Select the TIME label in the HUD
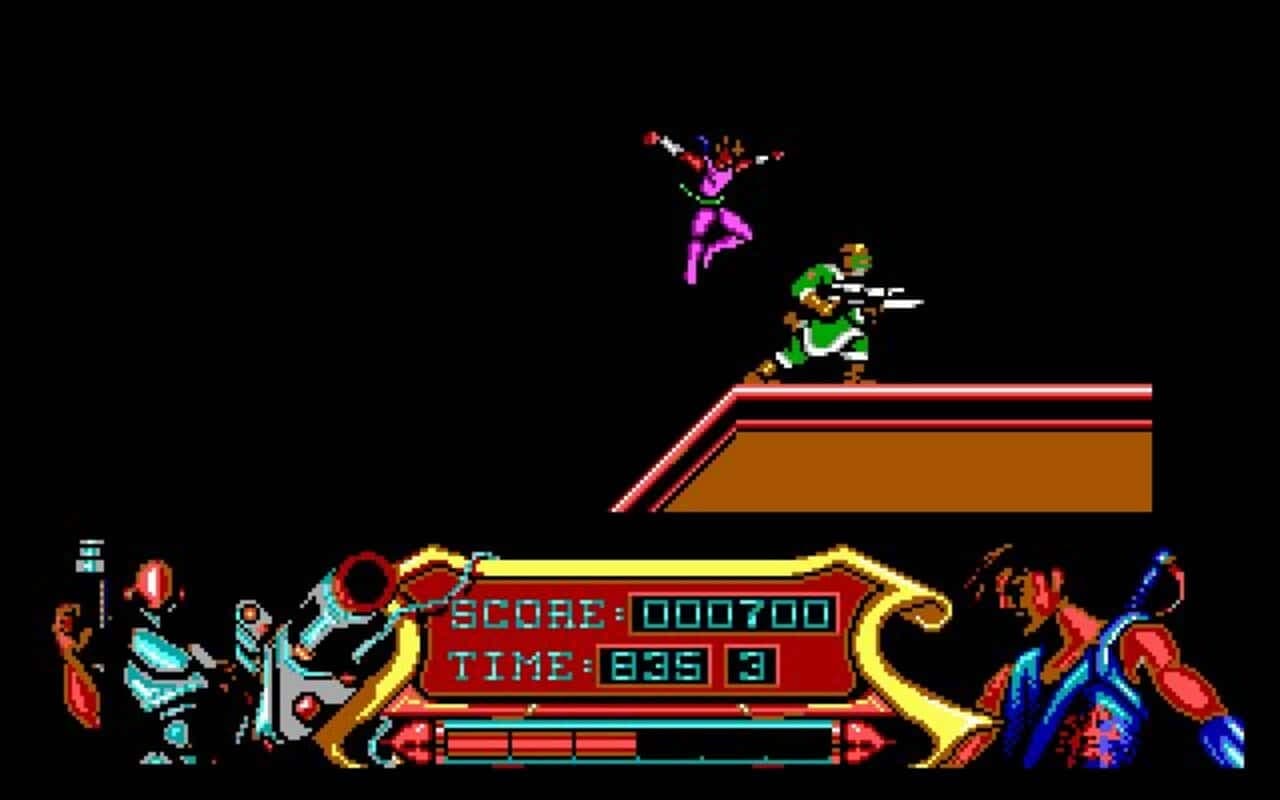This screenshot has width=1280, height=800. coord(515,665)
